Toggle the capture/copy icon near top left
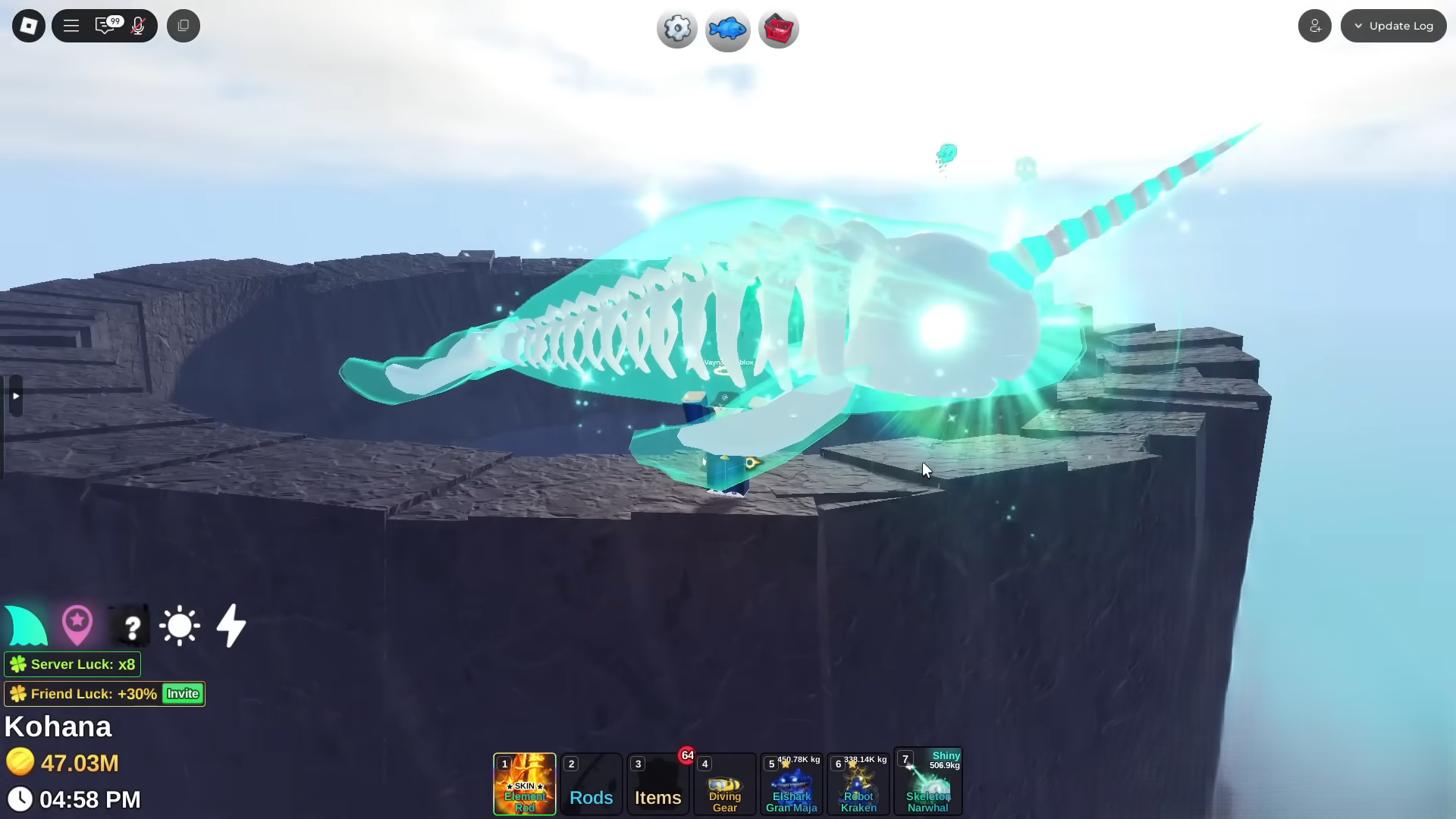Viewport: 1456px width, 819px height. tap(183, 25)
